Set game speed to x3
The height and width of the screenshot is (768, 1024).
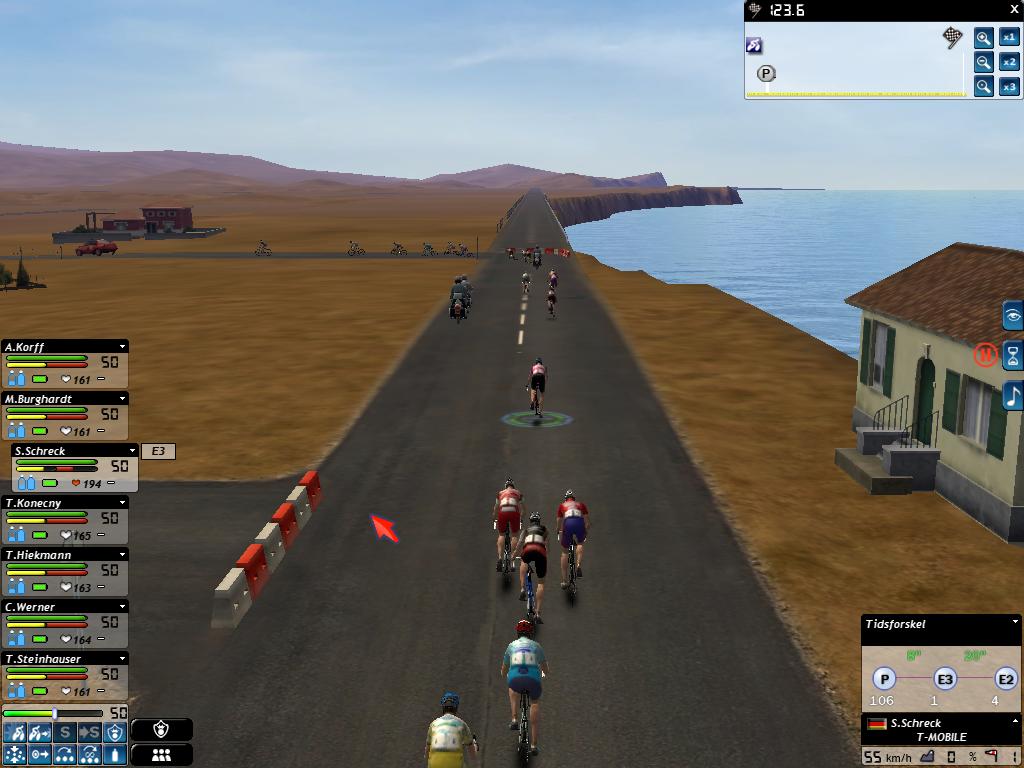(1009, 87)
